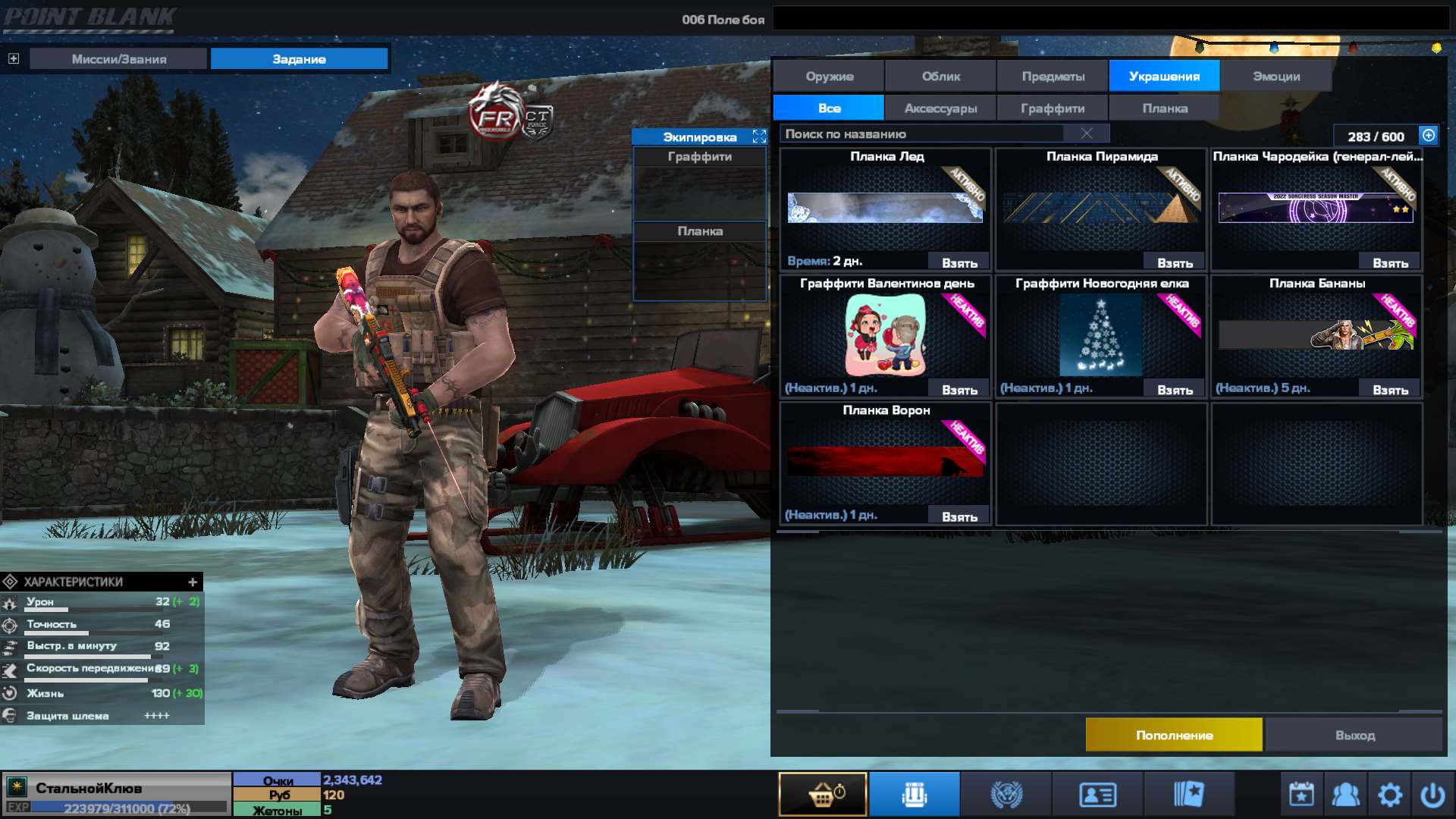This screenshot has width=1456, height=819.
Task: Select the inventory backpack icon
Action: (x=914, y=793)
